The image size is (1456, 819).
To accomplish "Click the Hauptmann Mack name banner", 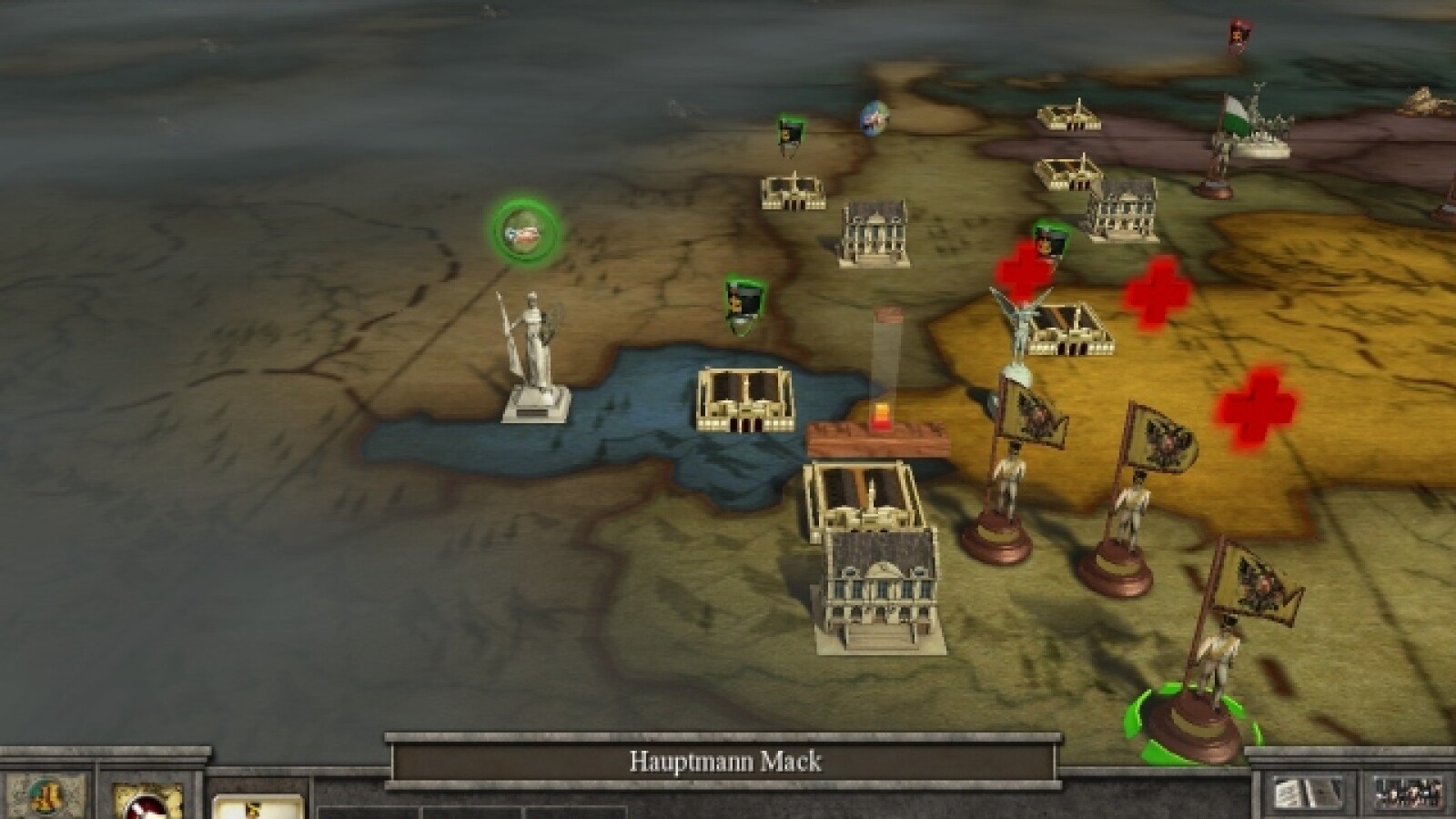I will [x=724, y=761].
